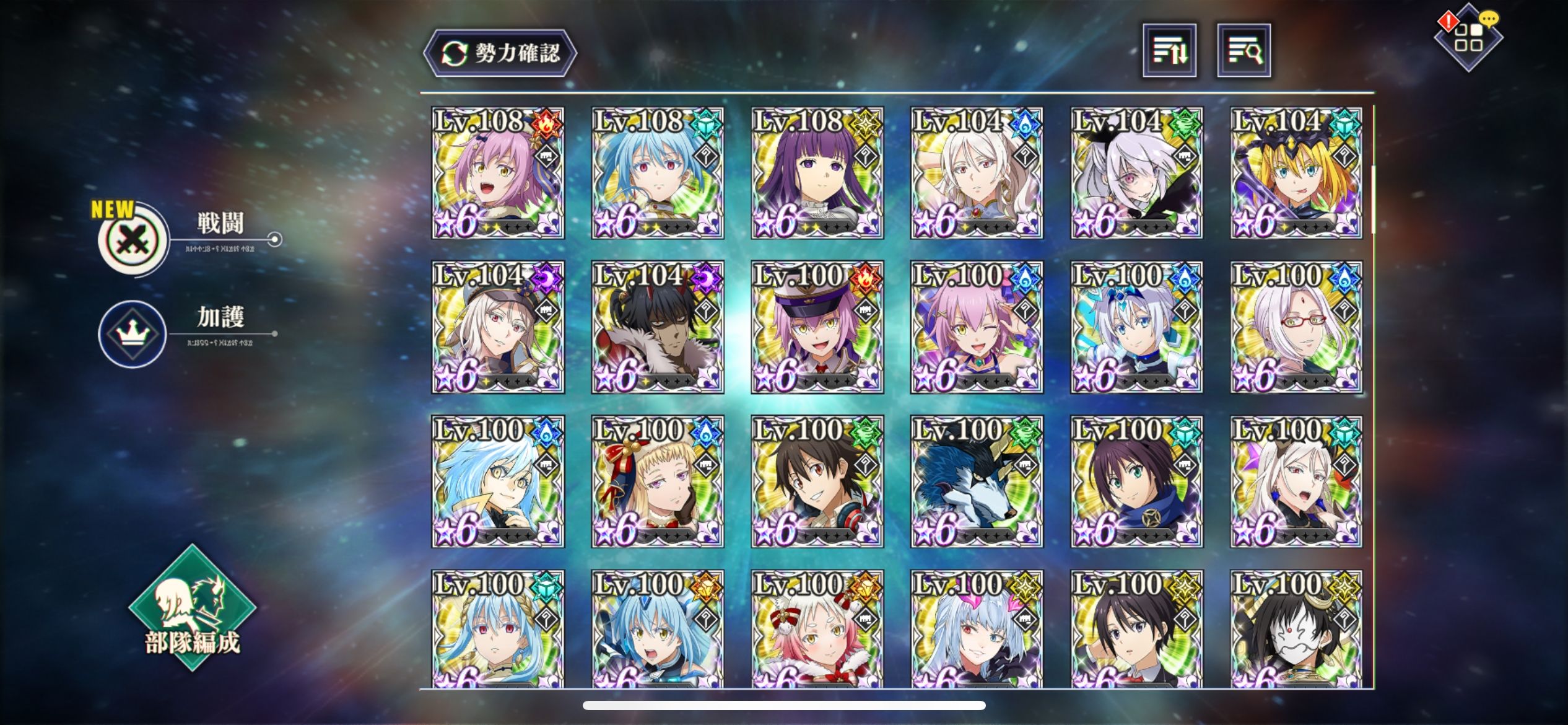This screenshot has height=725, width=1568.
Task: Switch to the 加護 protection tab
Action: [x=133, y=334]
